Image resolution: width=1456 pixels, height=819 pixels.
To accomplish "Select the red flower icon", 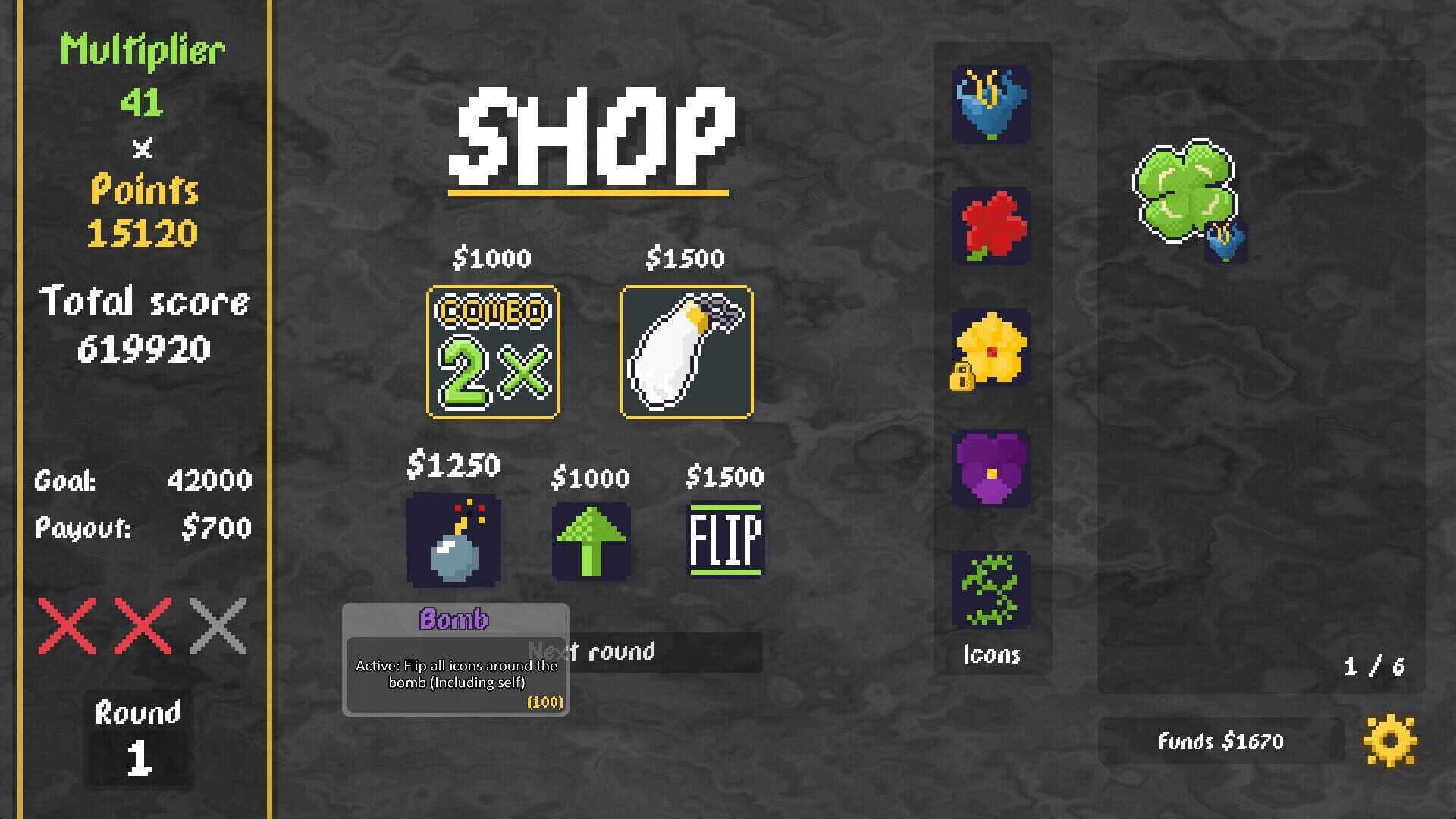I will pyautogui.click(x=990, y=227).
